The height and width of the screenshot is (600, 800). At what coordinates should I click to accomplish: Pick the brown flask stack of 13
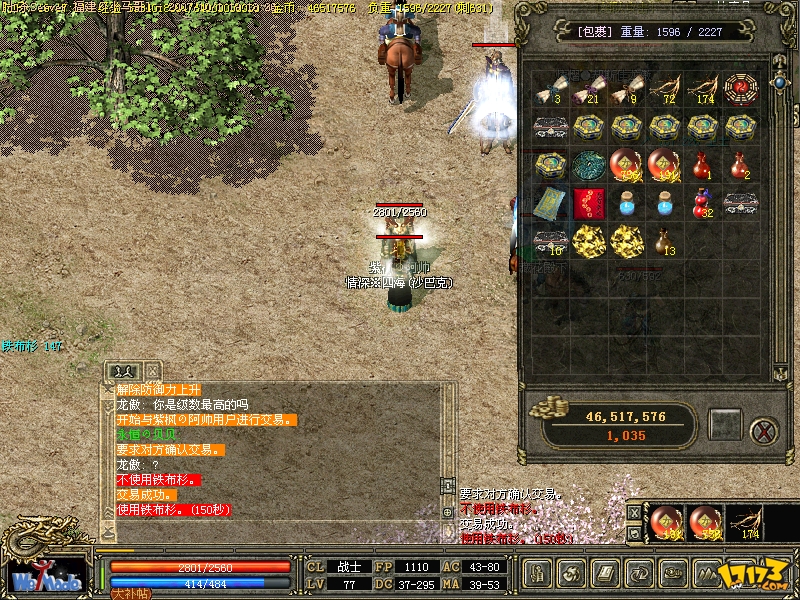[663, 240]
